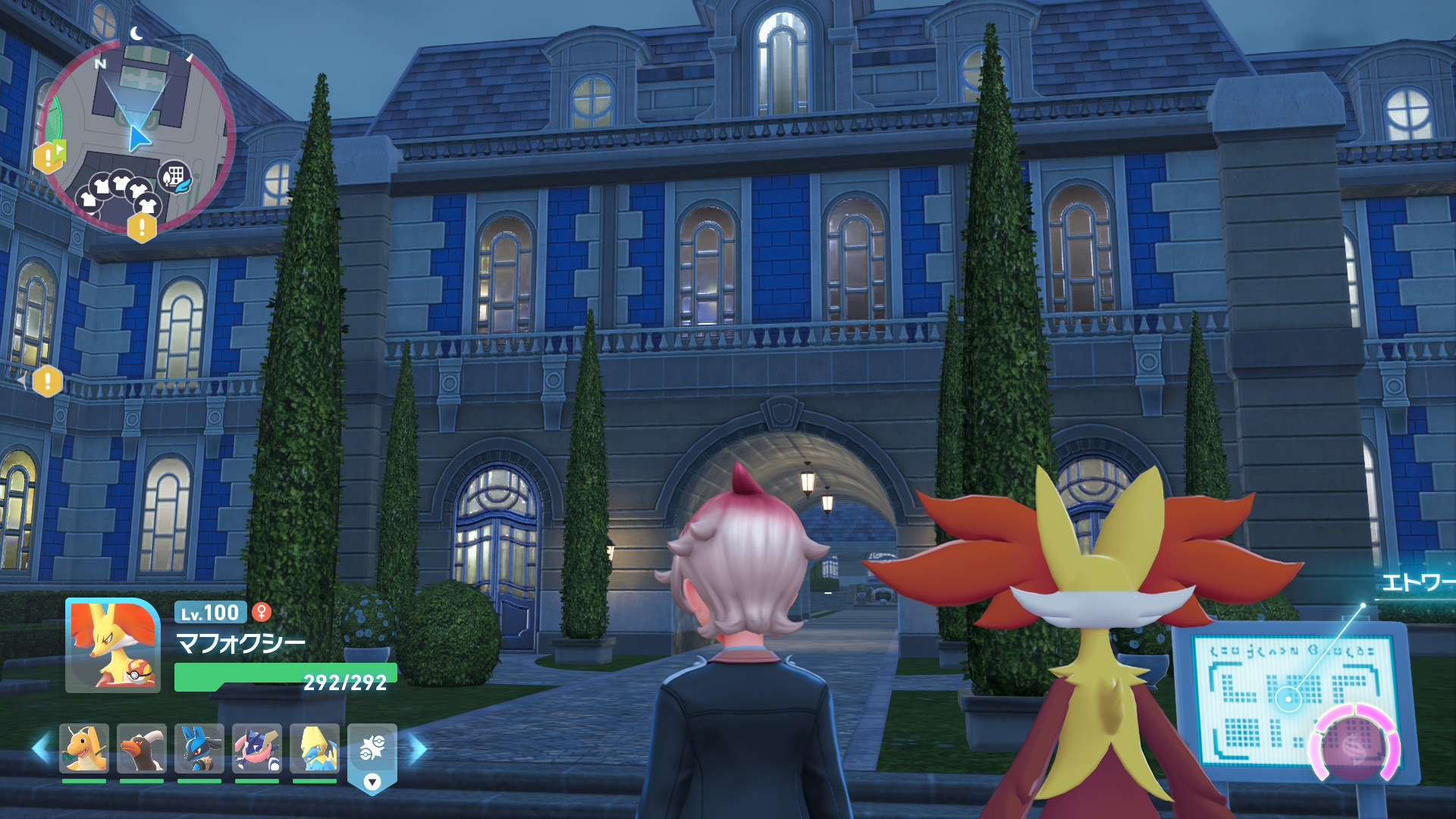Choose Dragonite in the party bar
The image size is (1456, 819).
click(x=84, y=748)
